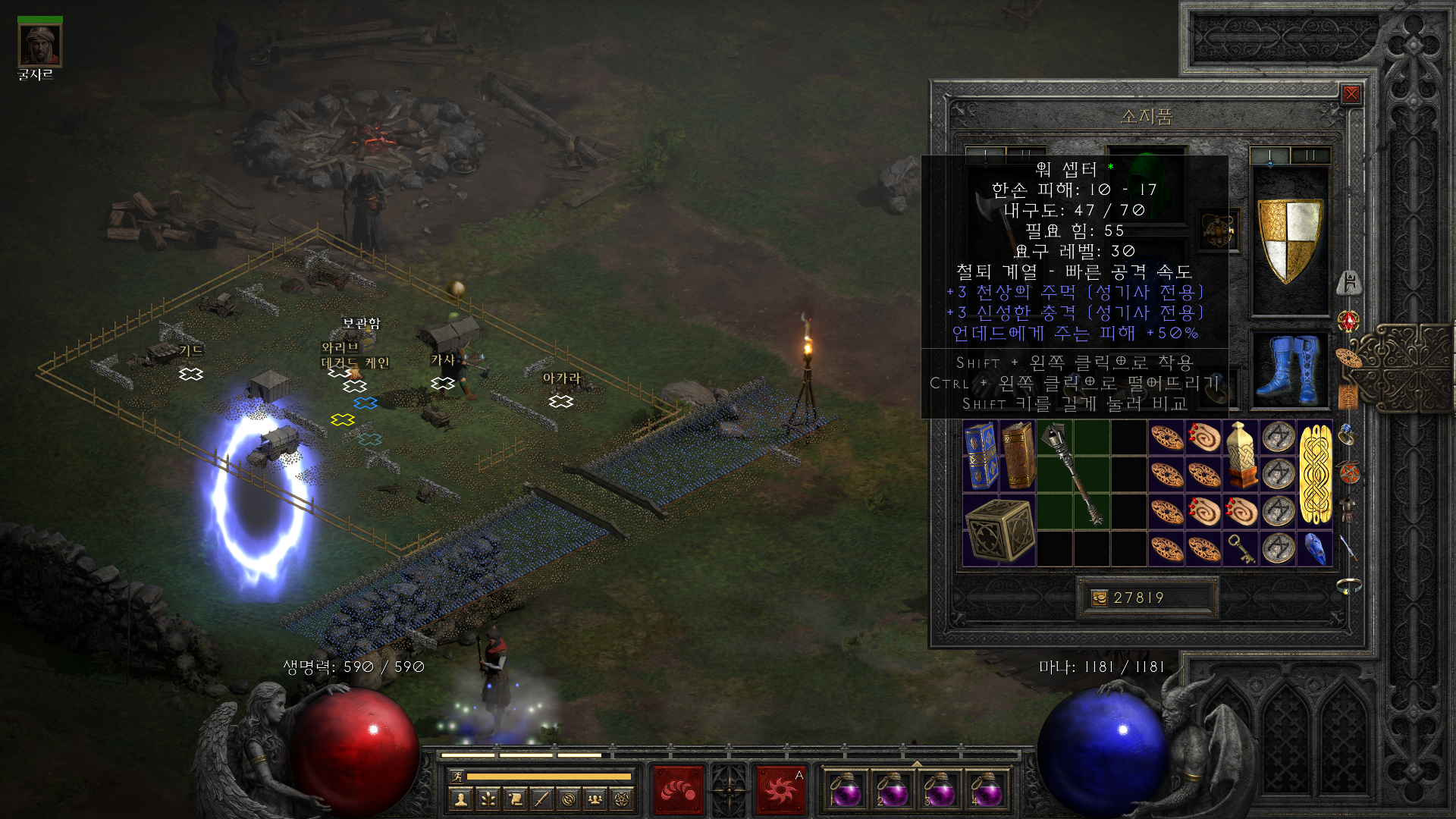Use the first purple potion in belt
Image resolution: width=1456 pixels, height=819 pixels.
845,790
